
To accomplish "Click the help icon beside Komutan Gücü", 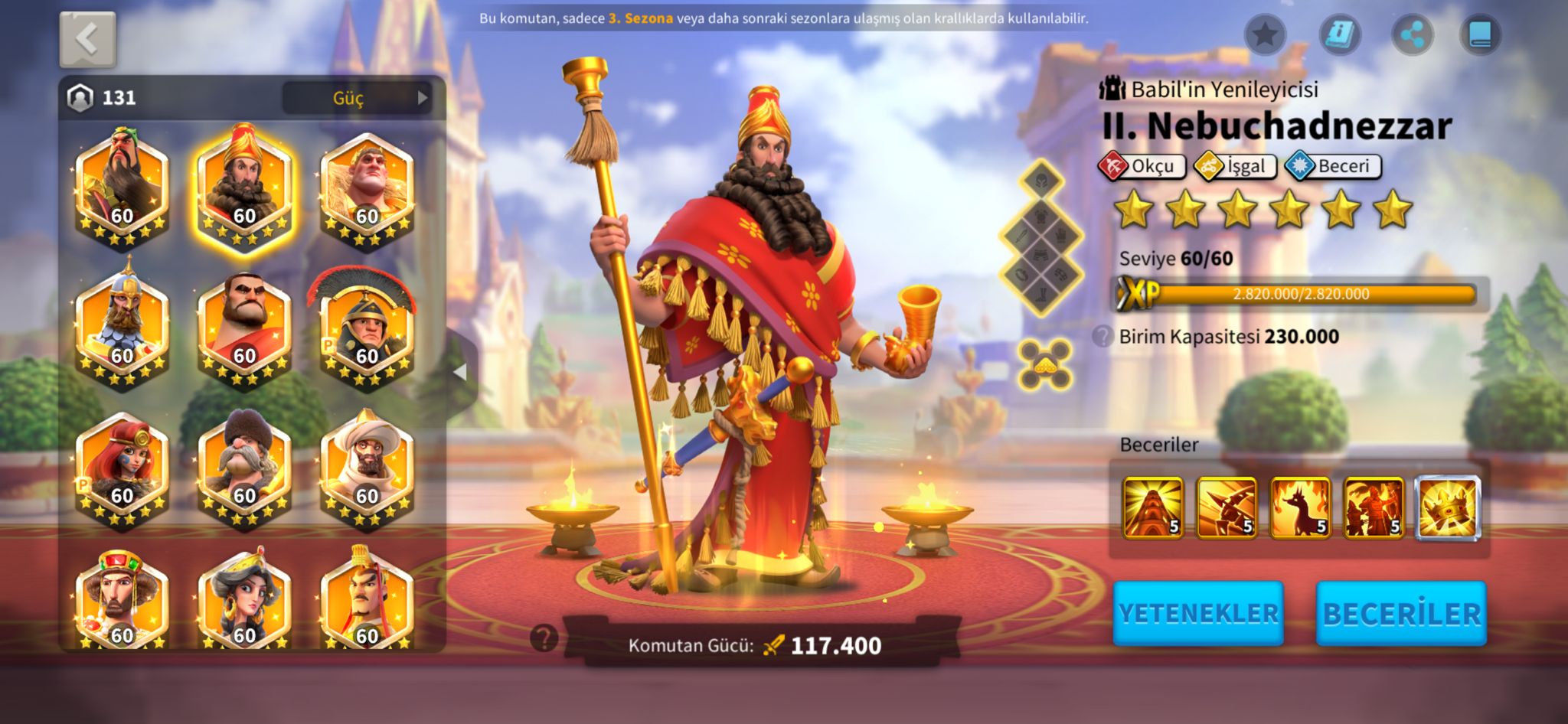I will (544, 637).
